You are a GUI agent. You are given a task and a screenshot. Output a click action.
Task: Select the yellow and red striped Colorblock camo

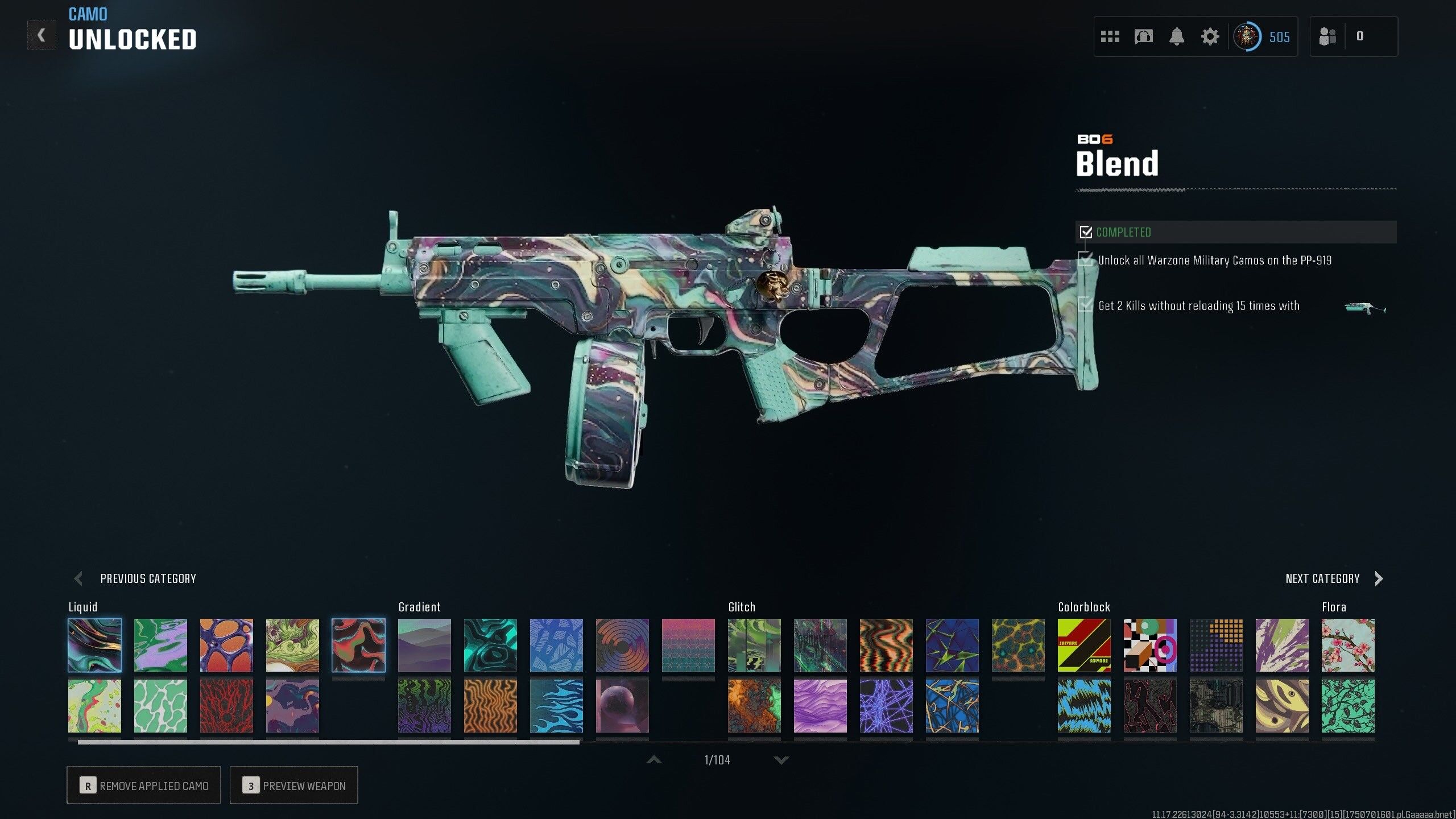tap(1084, 646)
